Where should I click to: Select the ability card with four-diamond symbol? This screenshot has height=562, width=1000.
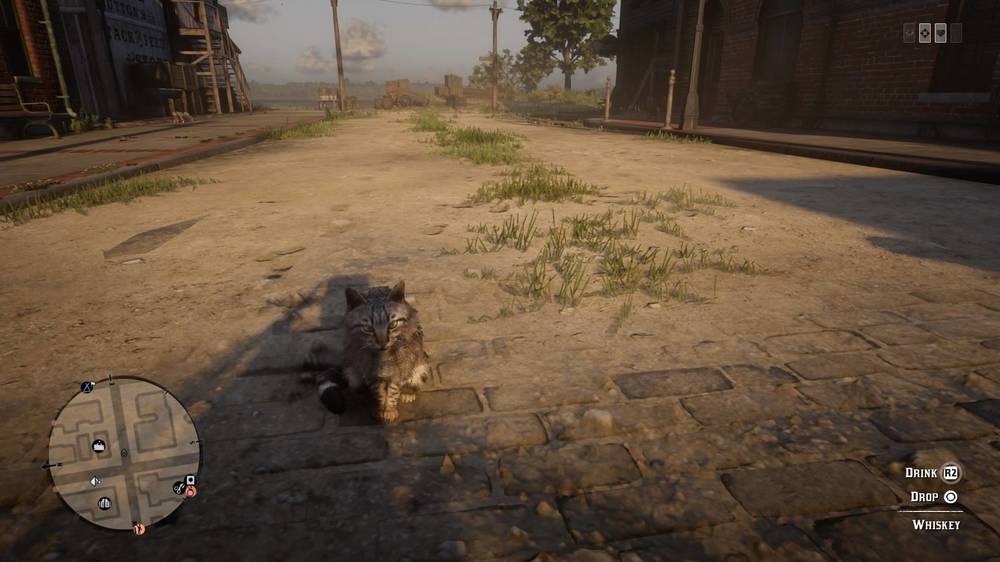click(925, 33)
